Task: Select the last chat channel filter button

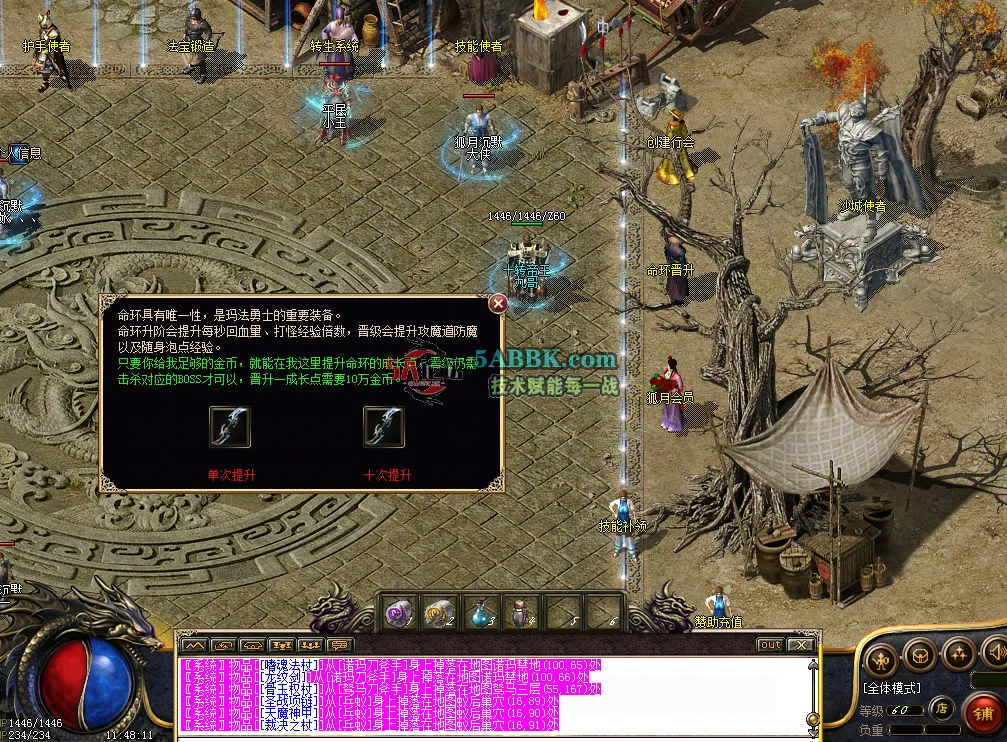Action: coord(340,645)
